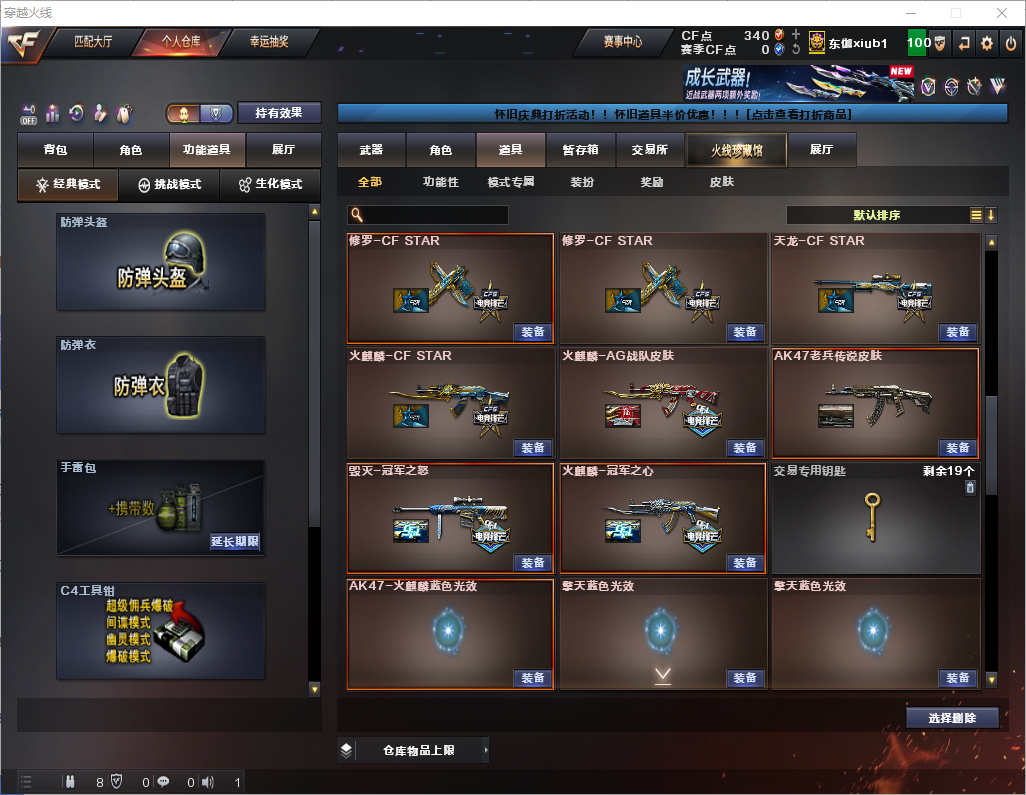
Task: Select the 挑战模式 mode tab
Action: (x=170, y=185)
